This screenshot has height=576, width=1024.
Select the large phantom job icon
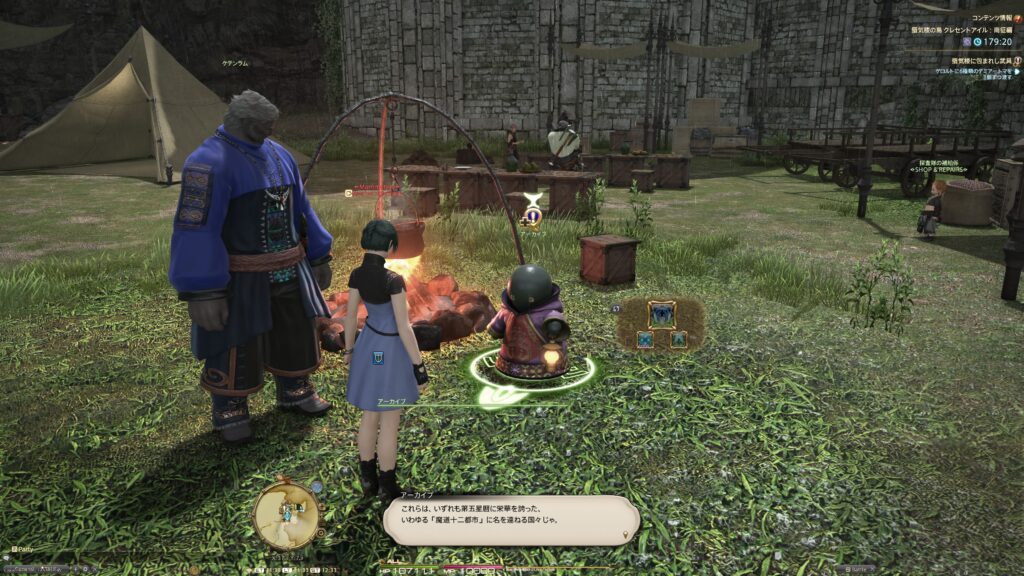661,315
